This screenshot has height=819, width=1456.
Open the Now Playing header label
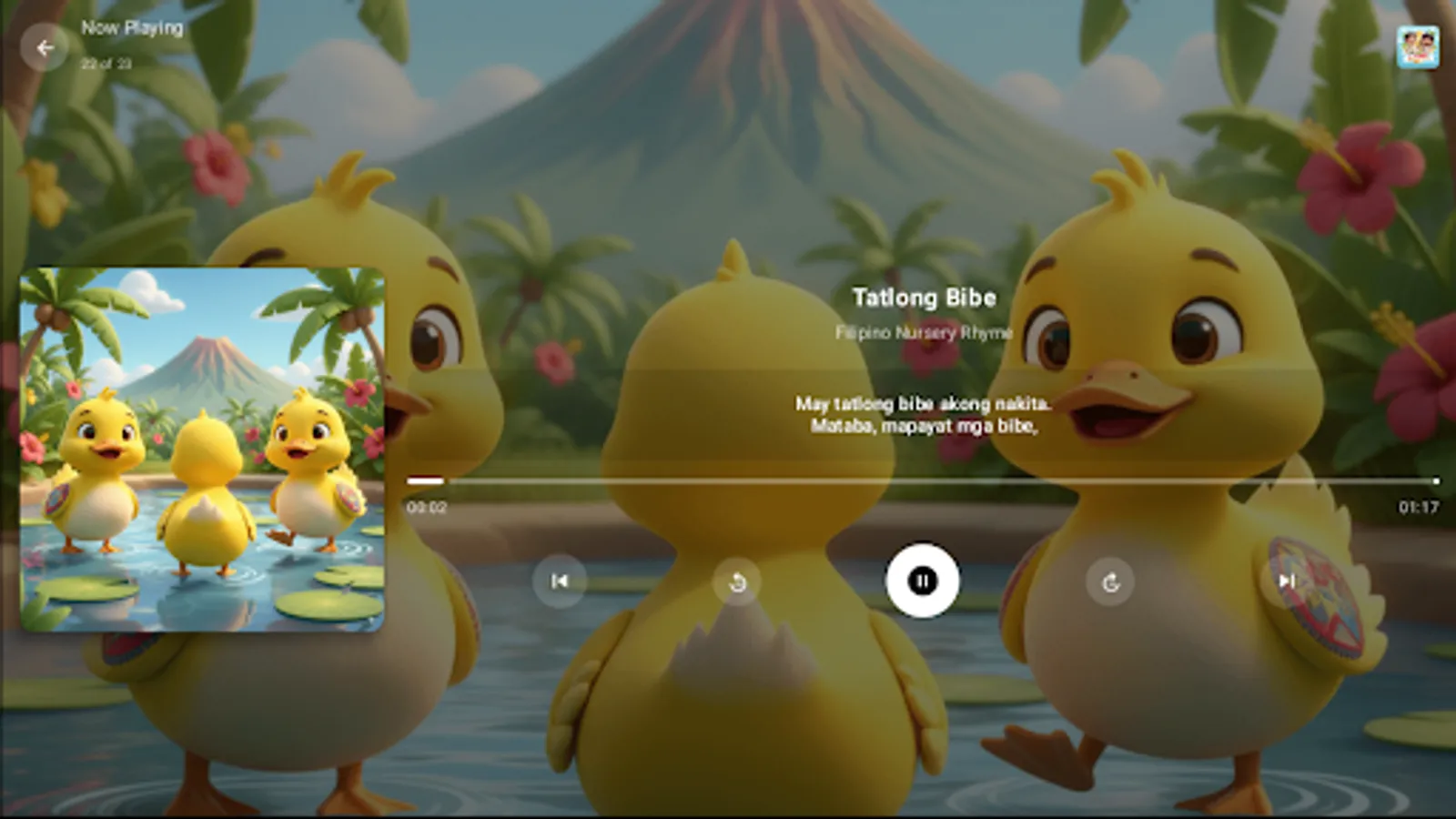[x=130, y=27]
